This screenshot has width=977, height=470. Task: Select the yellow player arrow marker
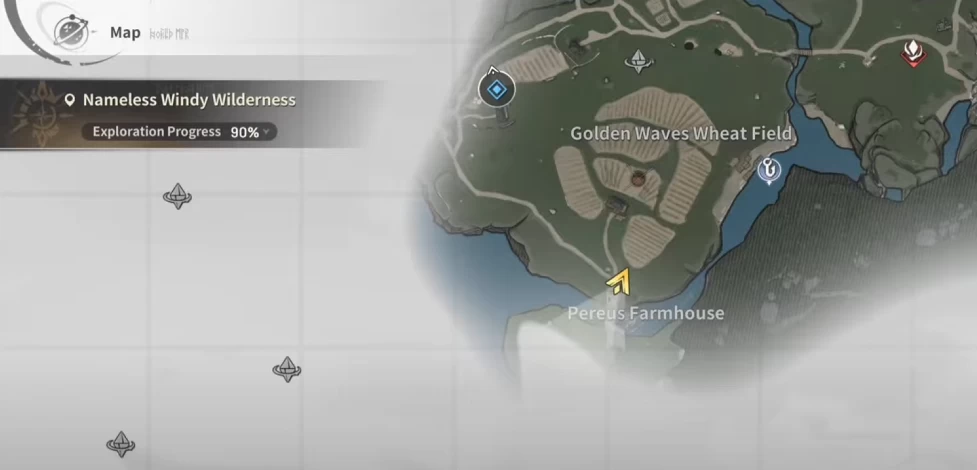coord(619,283)
